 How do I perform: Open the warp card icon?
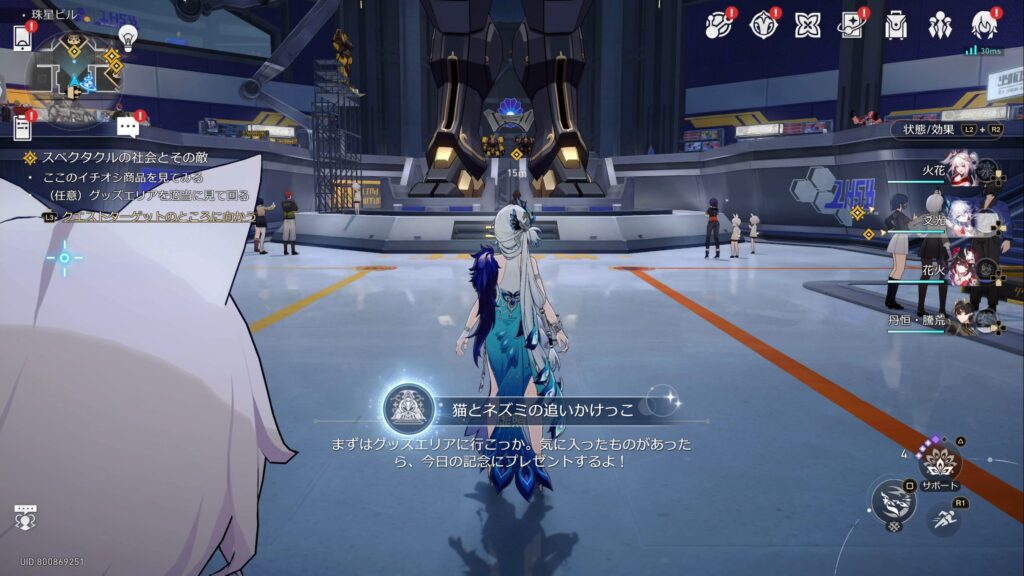[x=851, y=25]
